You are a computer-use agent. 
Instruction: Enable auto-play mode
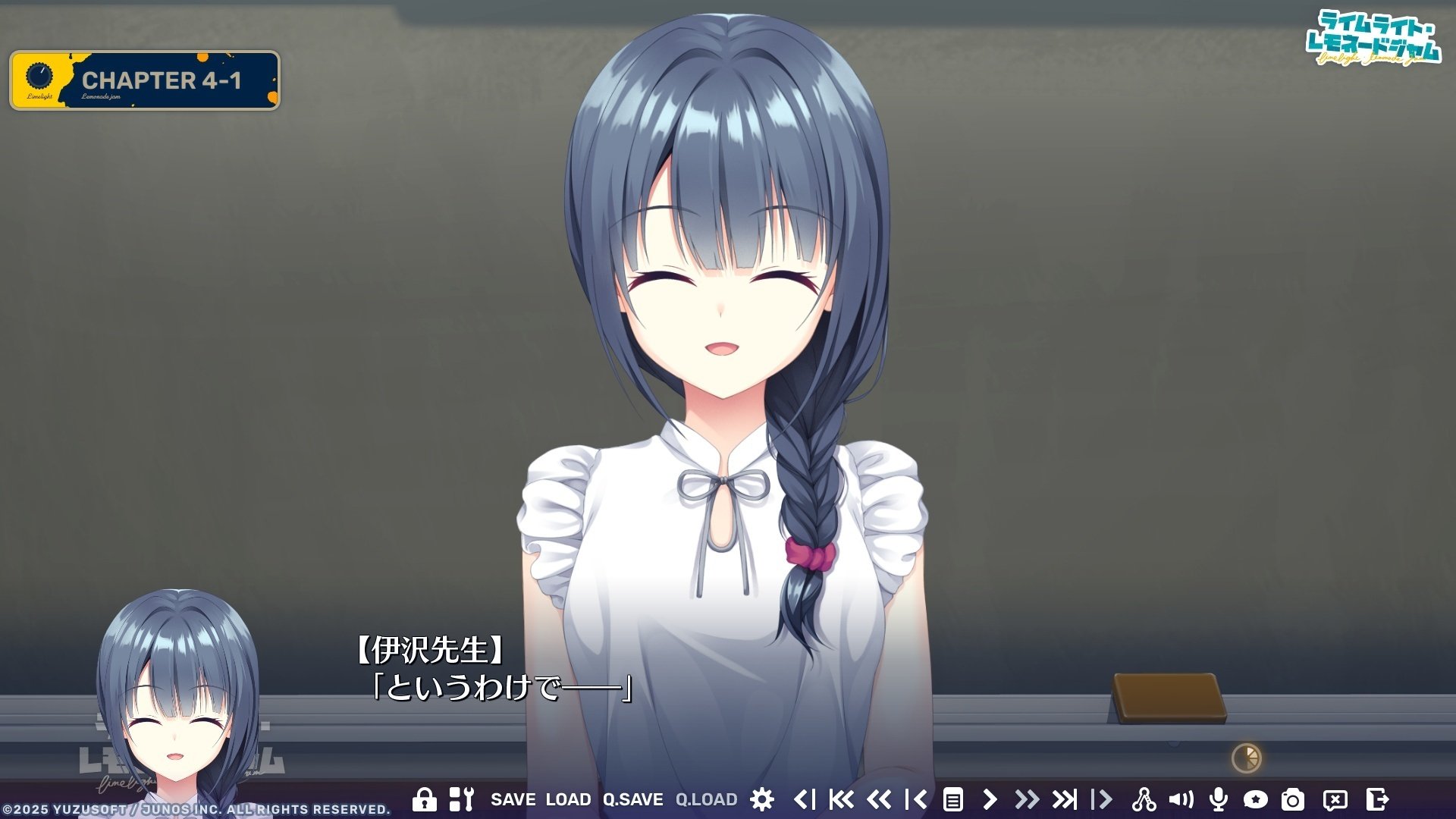1103,799
